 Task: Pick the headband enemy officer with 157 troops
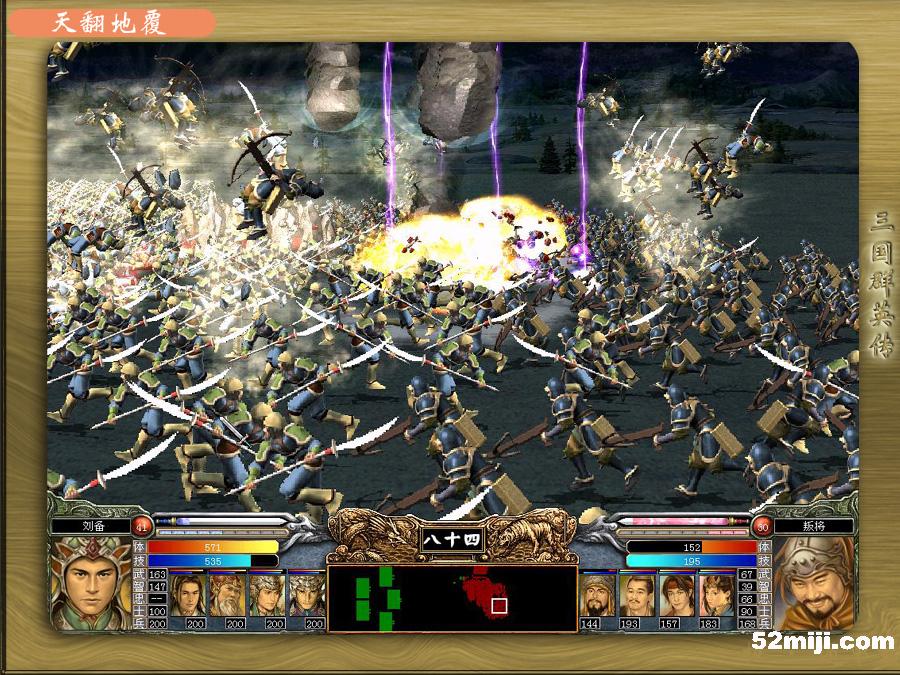677,594
